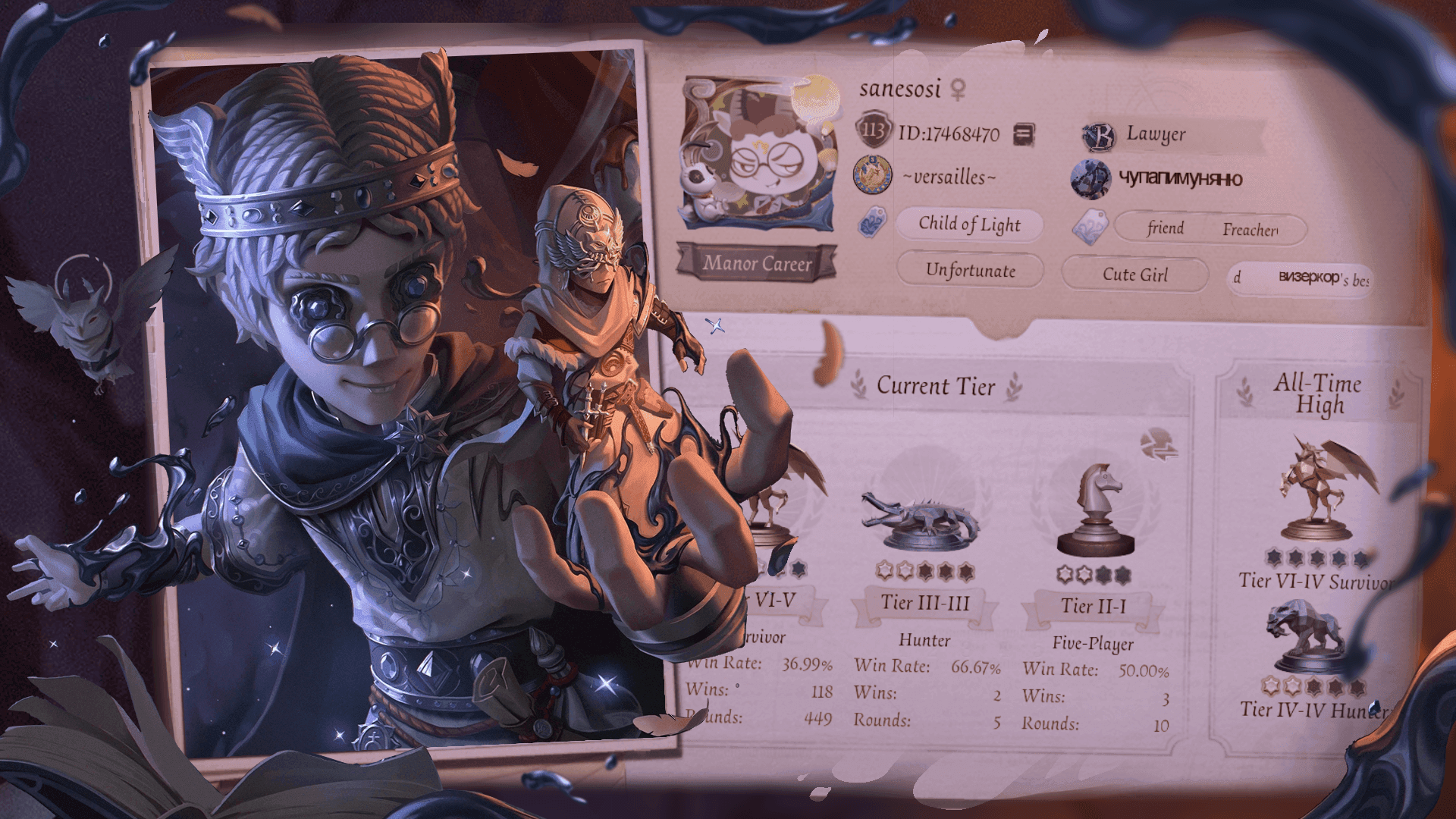This screenshot has width=1456, height=819.
Task: Open the friend Freacher tag entry
Action: point(1210,229)
